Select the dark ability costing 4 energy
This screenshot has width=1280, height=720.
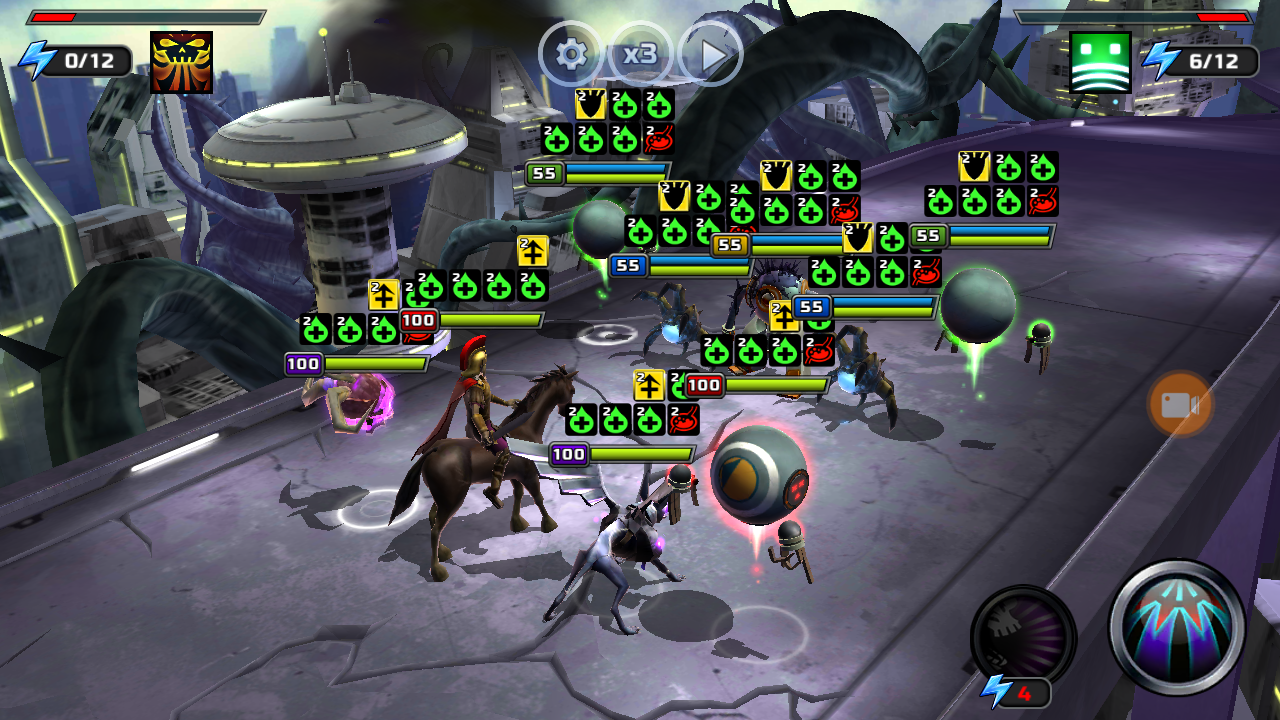click(1022, 636)
